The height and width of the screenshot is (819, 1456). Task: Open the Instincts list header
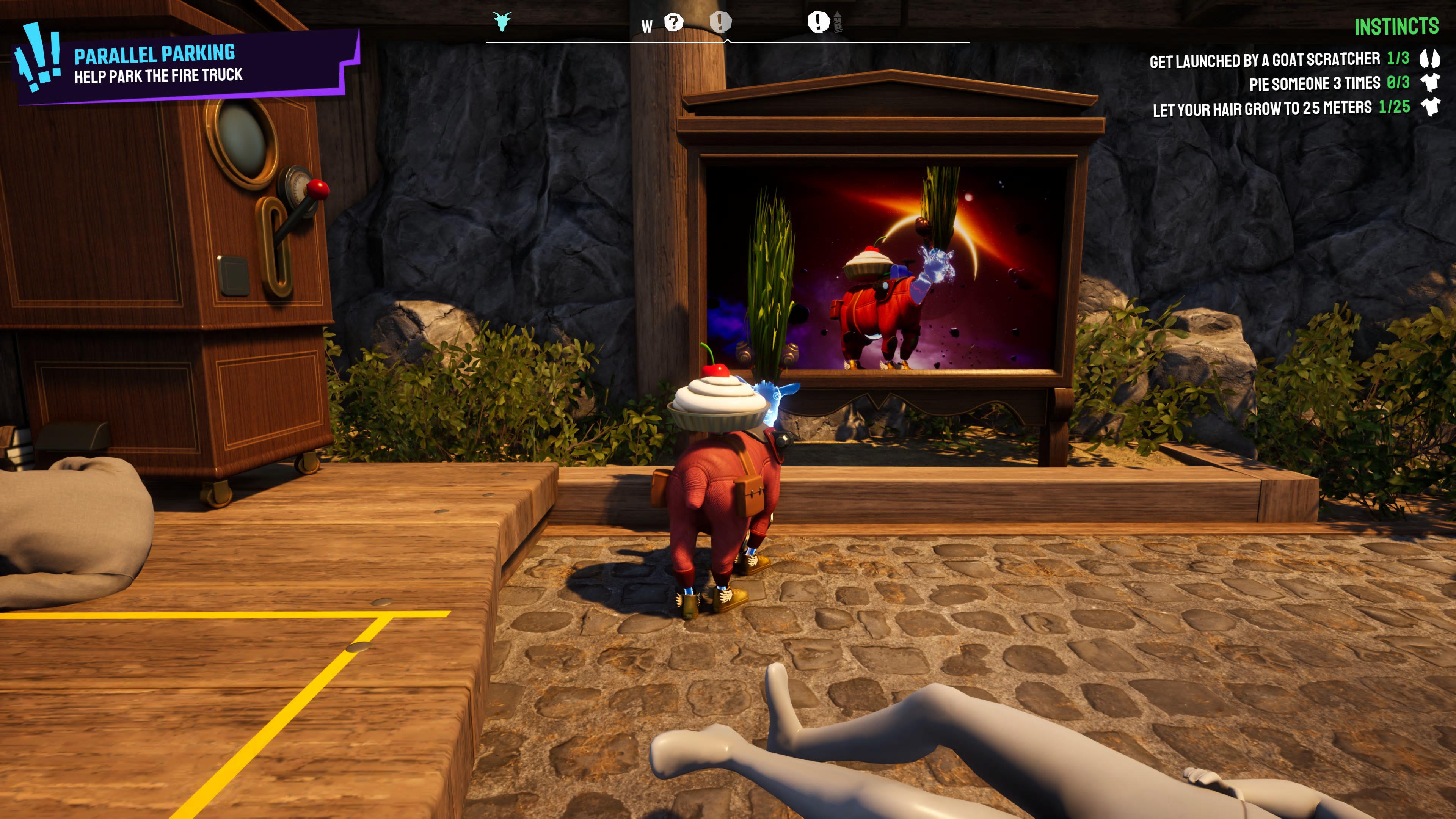(x=1395, y=27)
